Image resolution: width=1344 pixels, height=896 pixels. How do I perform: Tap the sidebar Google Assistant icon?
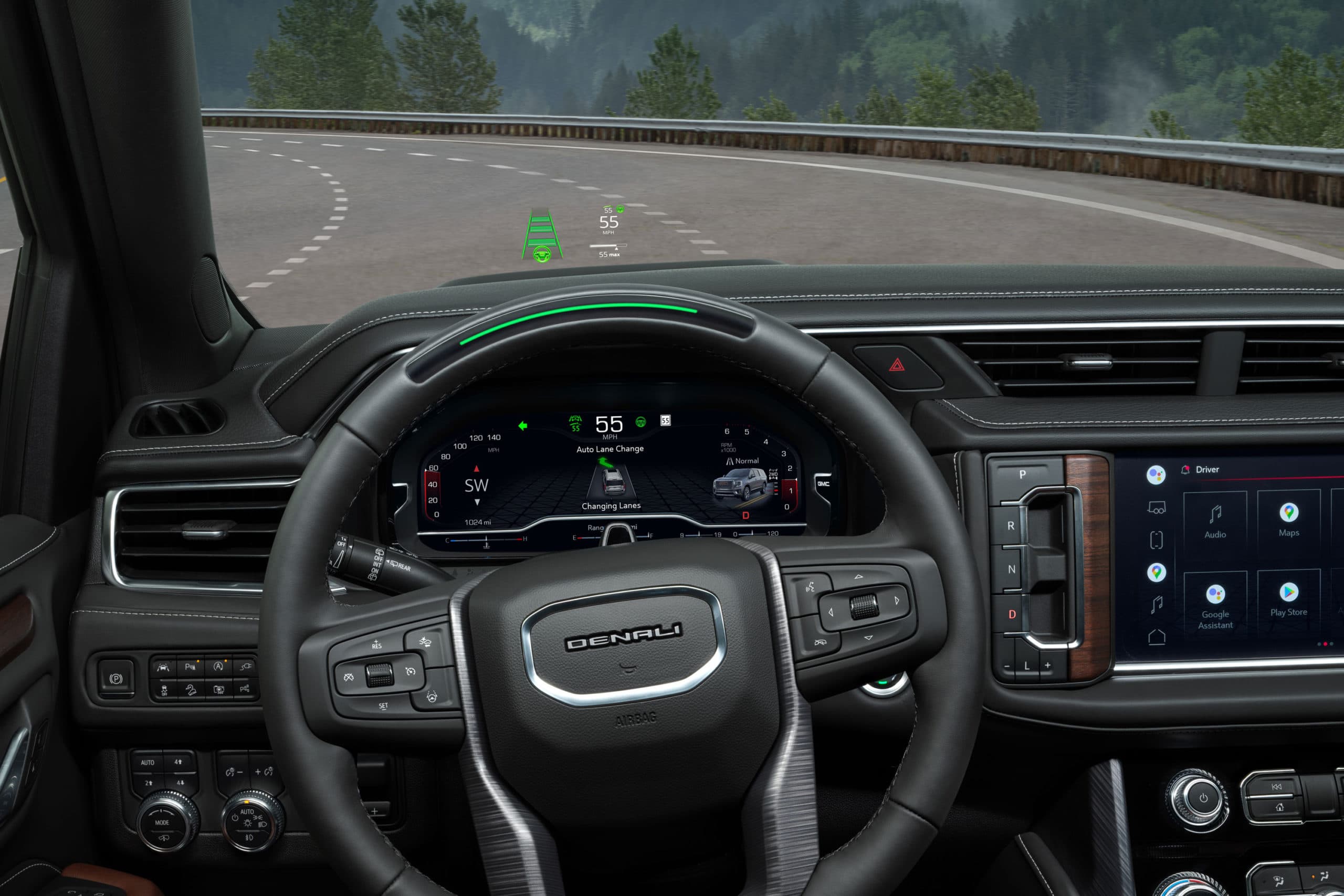pyautogui.click(x=1156, y=475)
